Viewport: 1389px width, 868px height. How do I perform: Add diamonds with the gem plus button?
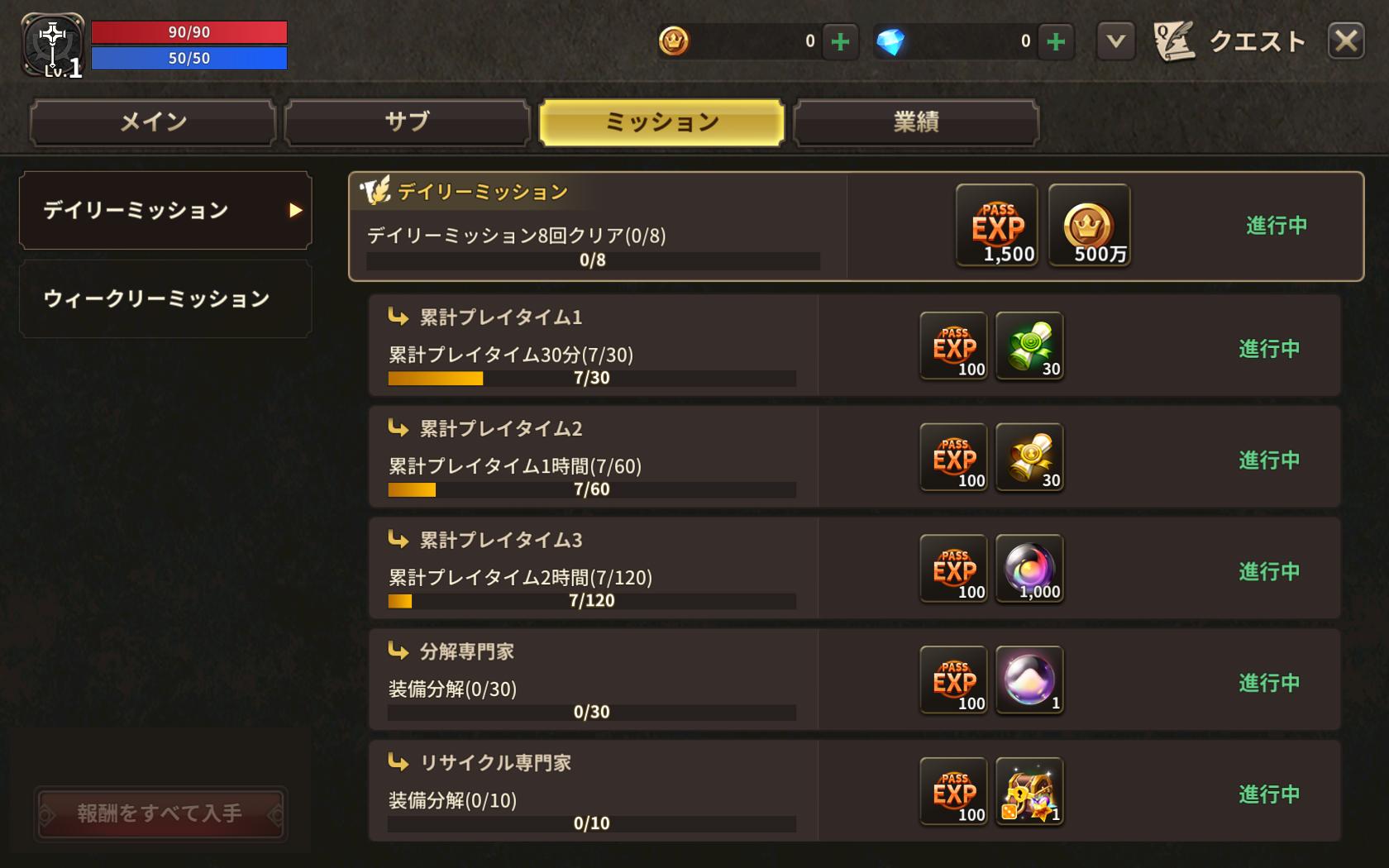[1056, 41]
